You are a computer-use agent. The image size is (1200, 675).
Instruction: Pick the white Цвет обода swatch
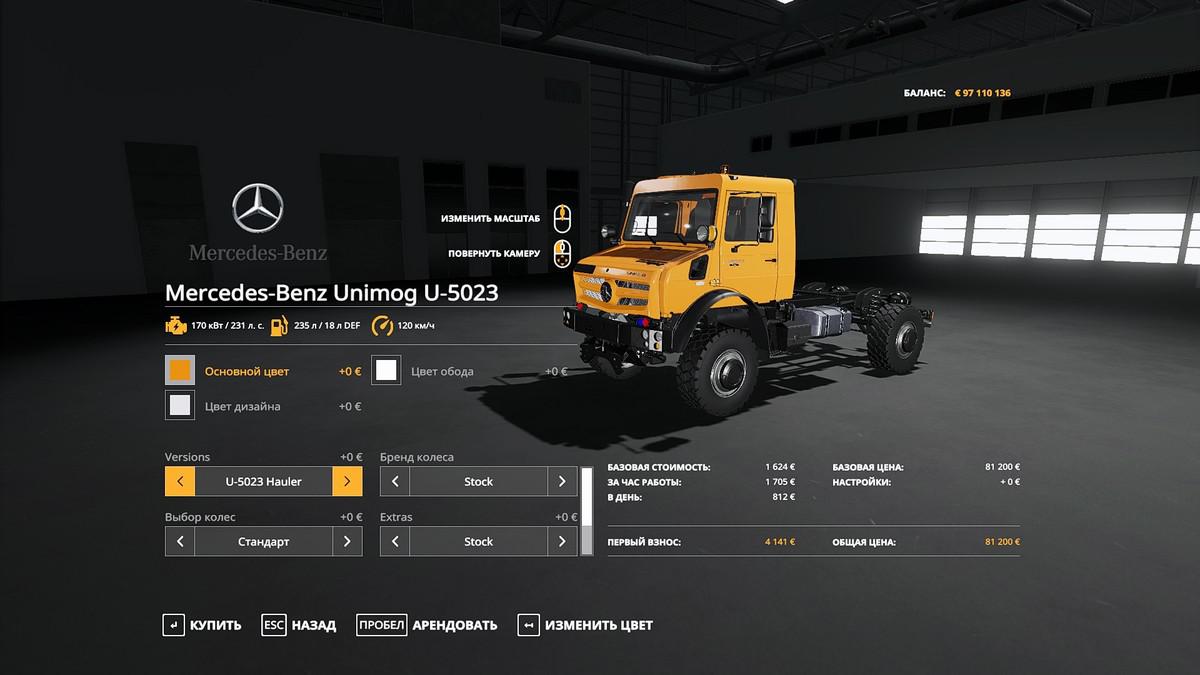click(386, 371)
